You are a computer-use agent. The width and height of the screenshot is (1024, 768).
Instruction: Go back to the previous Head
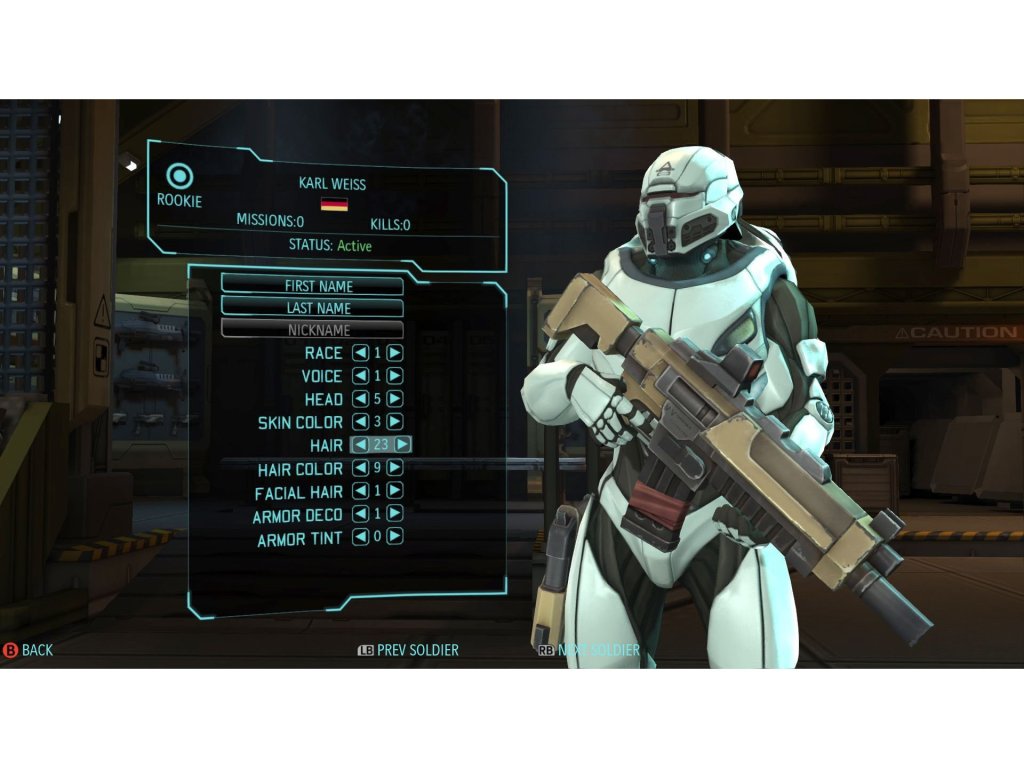(361, 399)
